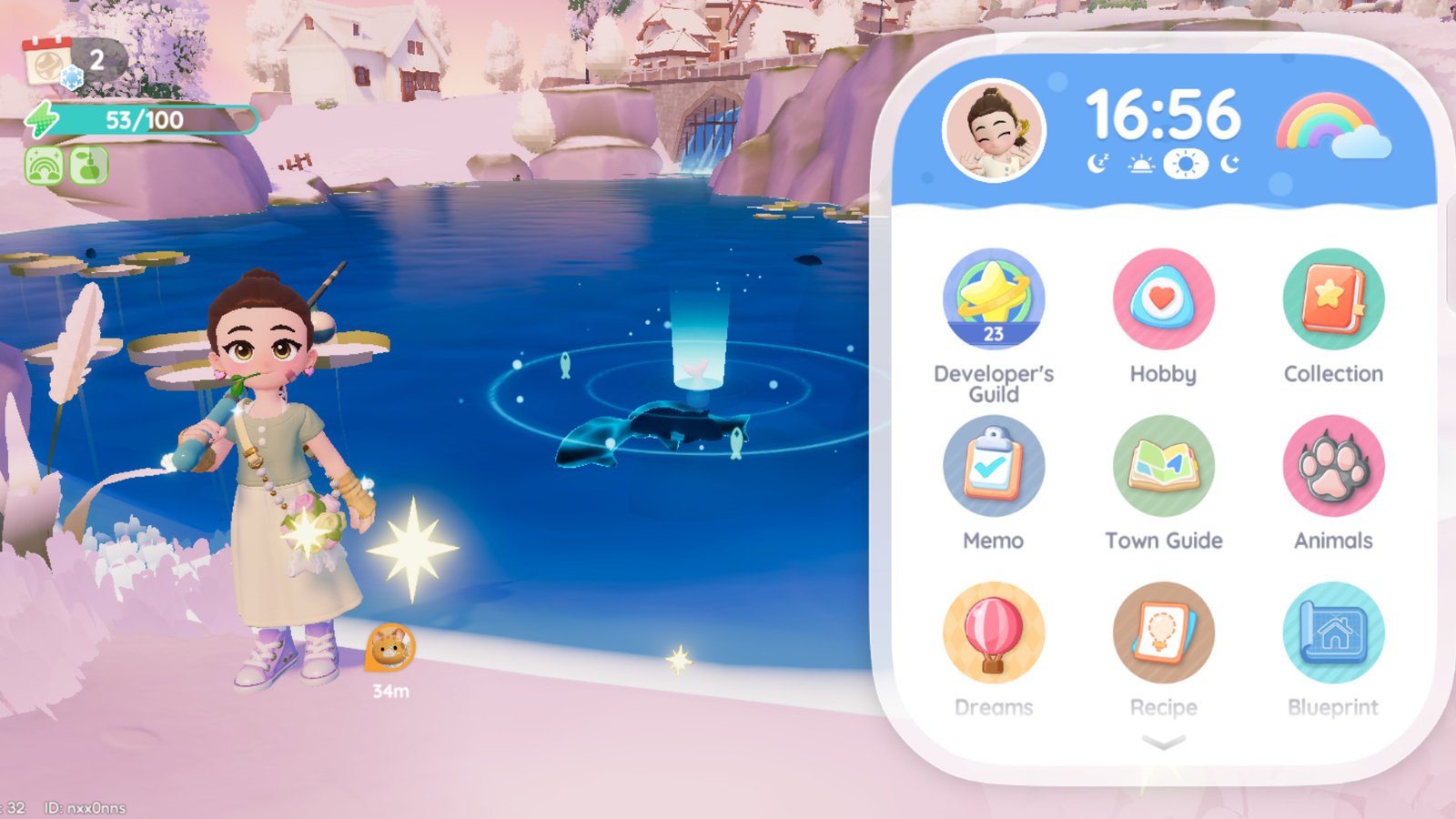
Task: Open the Hobby panel
Action: (x=1164, y=300)
